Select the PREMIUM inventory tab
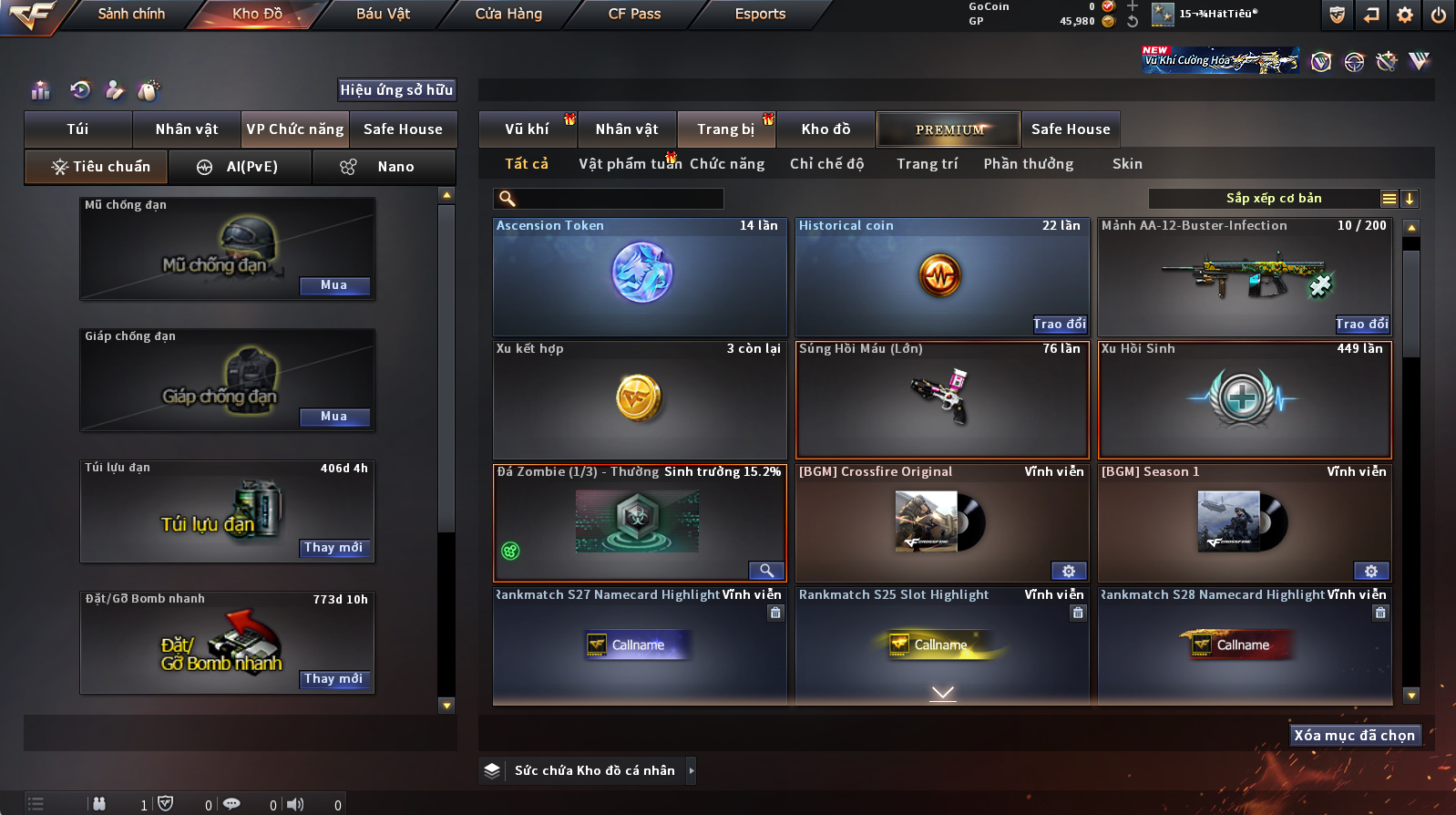Image resolution: width=1456 pixels, height=815 pixels. [948, 129]
